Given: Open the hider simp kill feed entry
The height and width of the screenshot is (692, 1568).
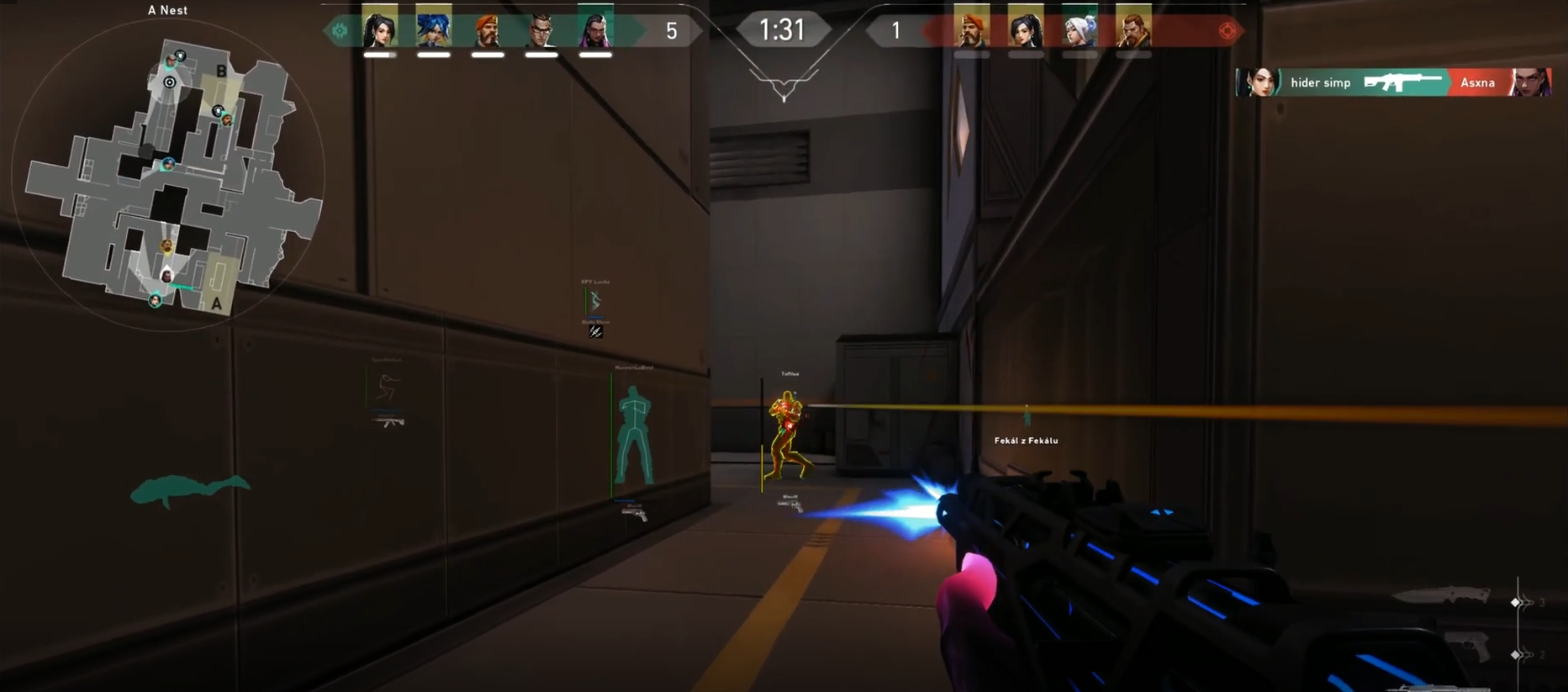Looking at the screenshot, I should pyautogui.click(x=1392, y=82).
